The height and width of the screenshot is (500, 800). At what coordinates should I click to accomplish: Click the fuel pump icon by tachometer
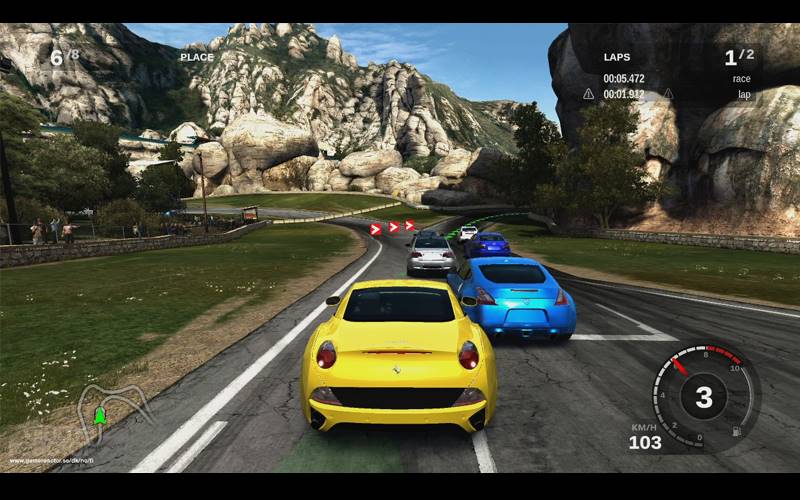(737, 432)
